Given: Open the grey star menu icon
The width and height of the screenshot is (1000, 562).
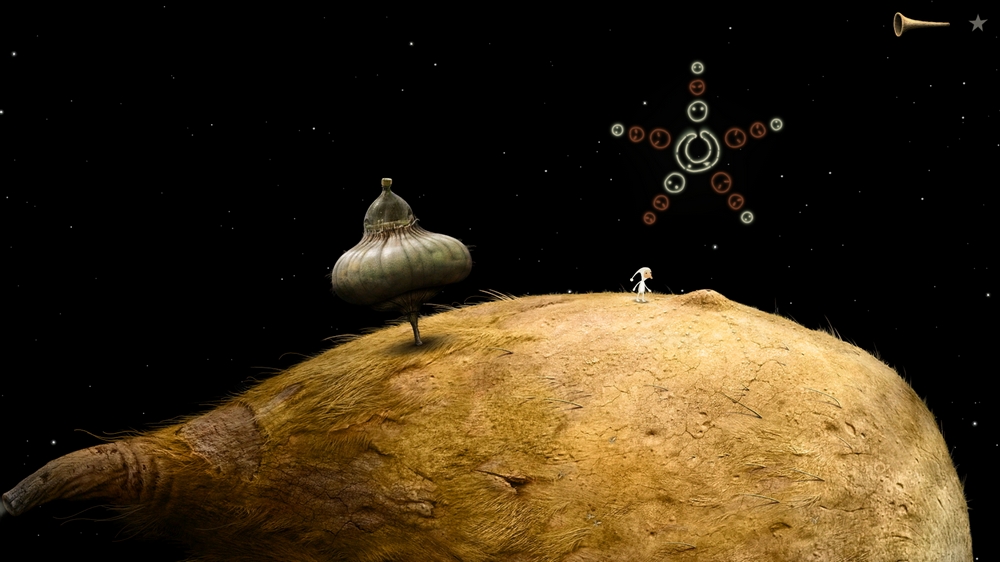Looking at the screenshot, I should [x=977, y=22].
